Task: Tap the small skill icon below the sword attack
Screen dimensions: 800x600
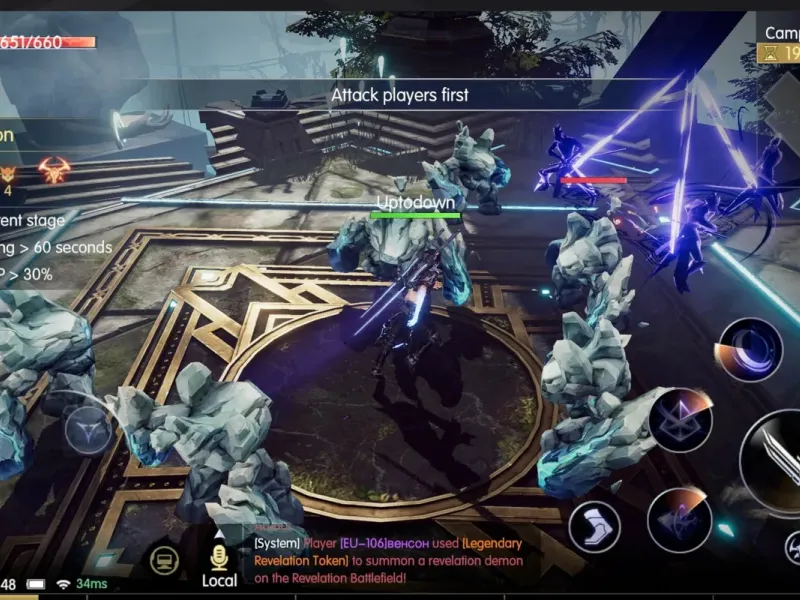Action: tap(791, 546)
